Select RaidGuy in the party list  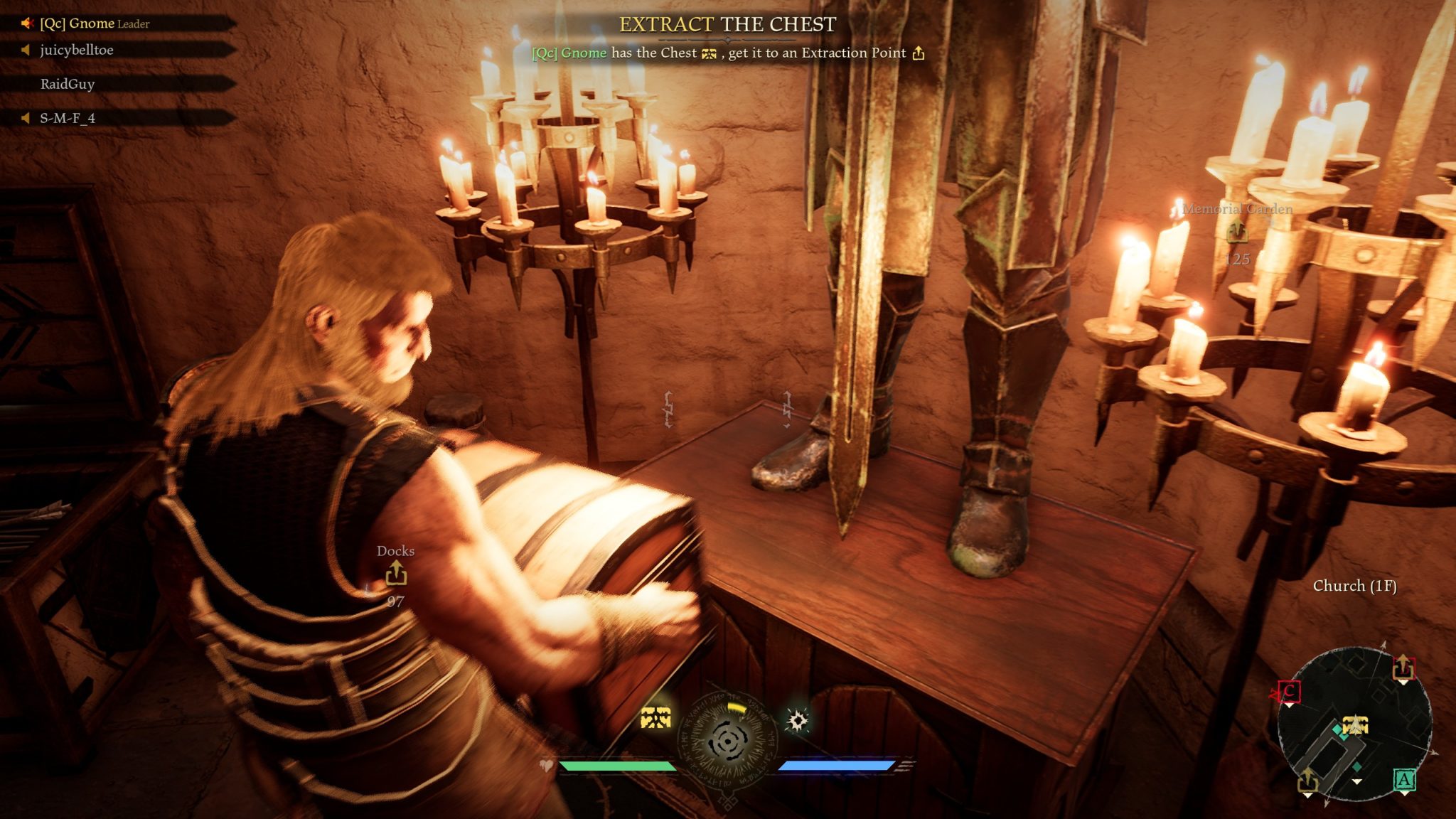pyautogui.click(x=68, y=84)
